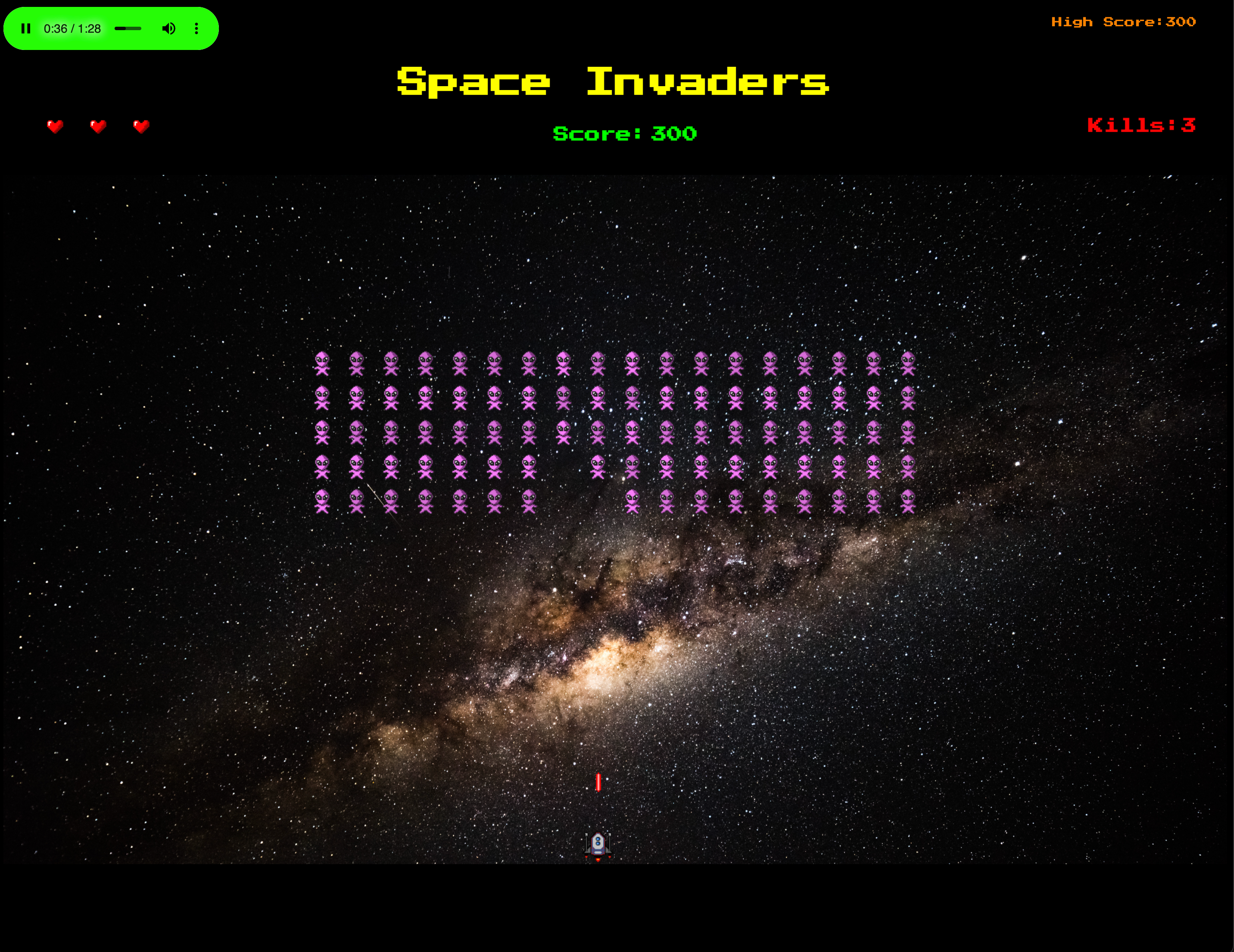Viewport: 1234px width, 952px height.
Task: Click the video progress slider
Action: pyautogui.click(x=129, y=28)
